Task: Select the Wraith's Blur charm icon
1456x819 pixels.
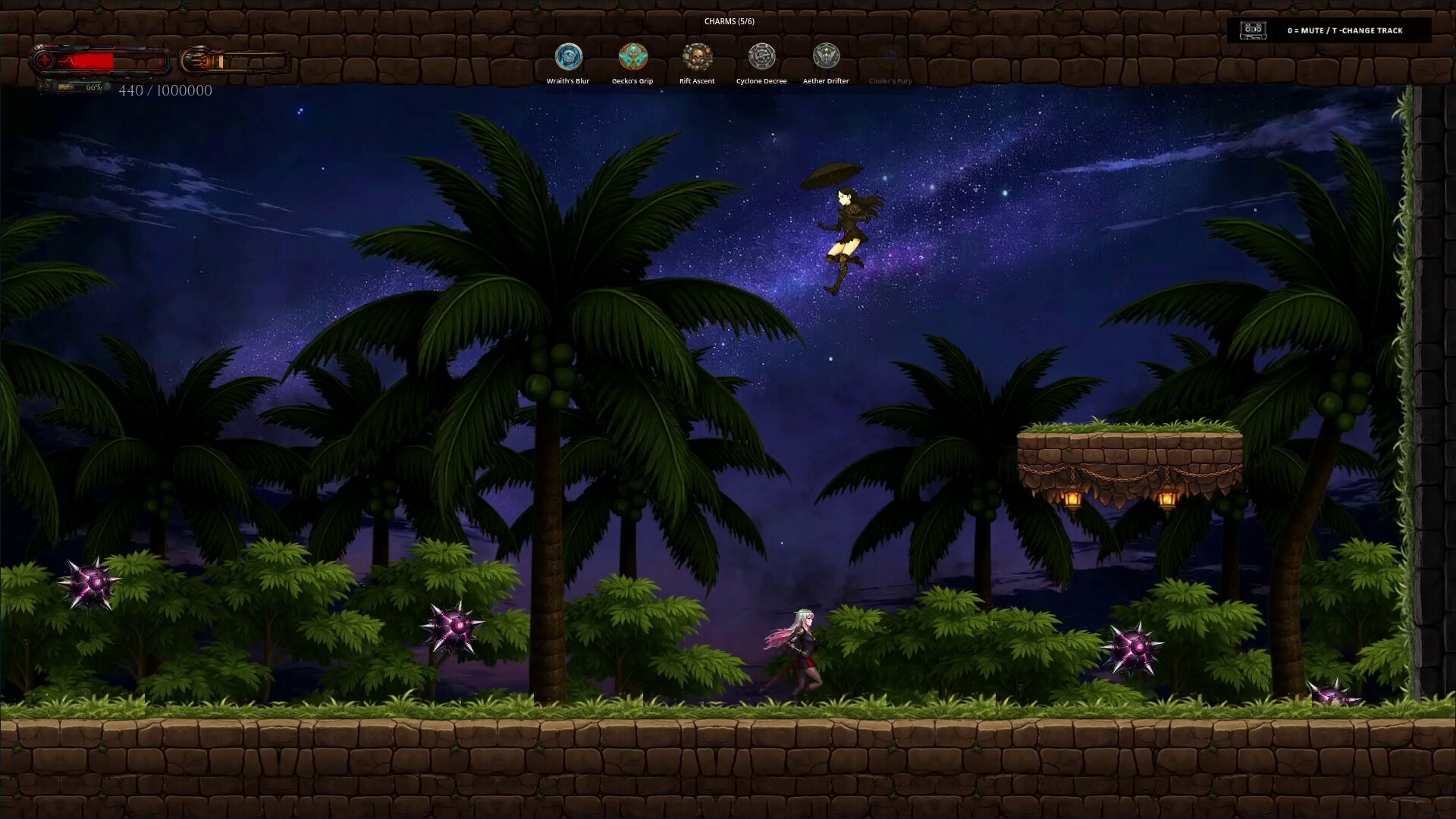Action: coord(568,57)
